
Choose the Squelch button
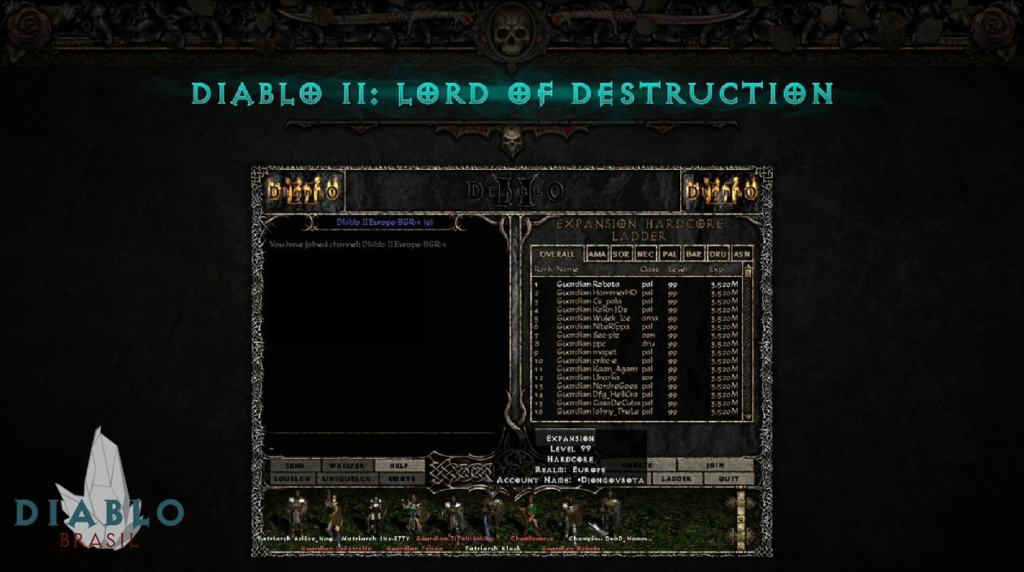295,479
